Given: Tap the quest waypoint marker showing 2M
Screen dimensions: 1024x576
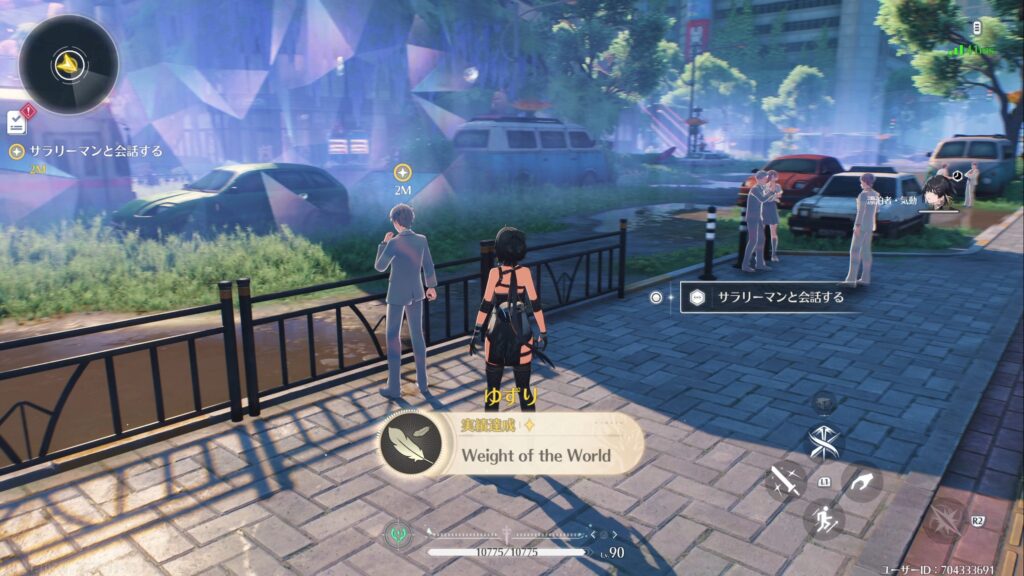Looking at the screenshot, I should click(403, 172).
